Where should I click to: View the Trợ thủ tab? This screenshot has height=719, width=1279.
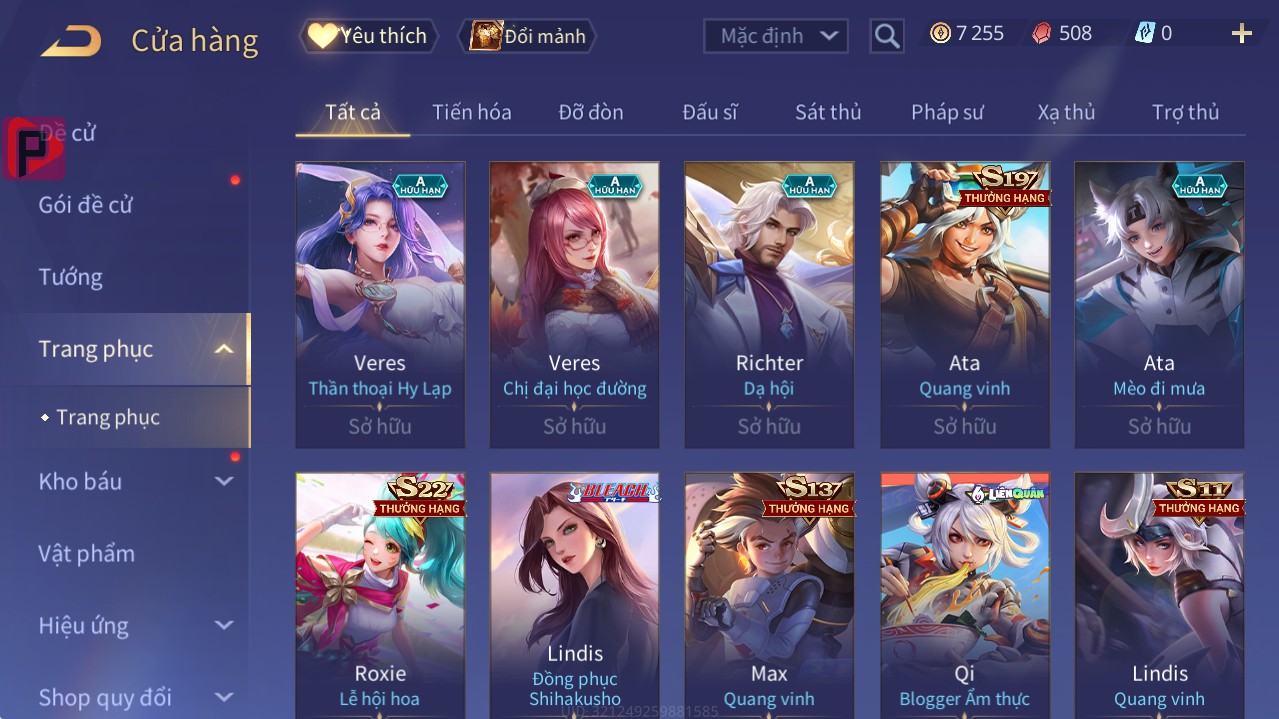[1185, 112]
